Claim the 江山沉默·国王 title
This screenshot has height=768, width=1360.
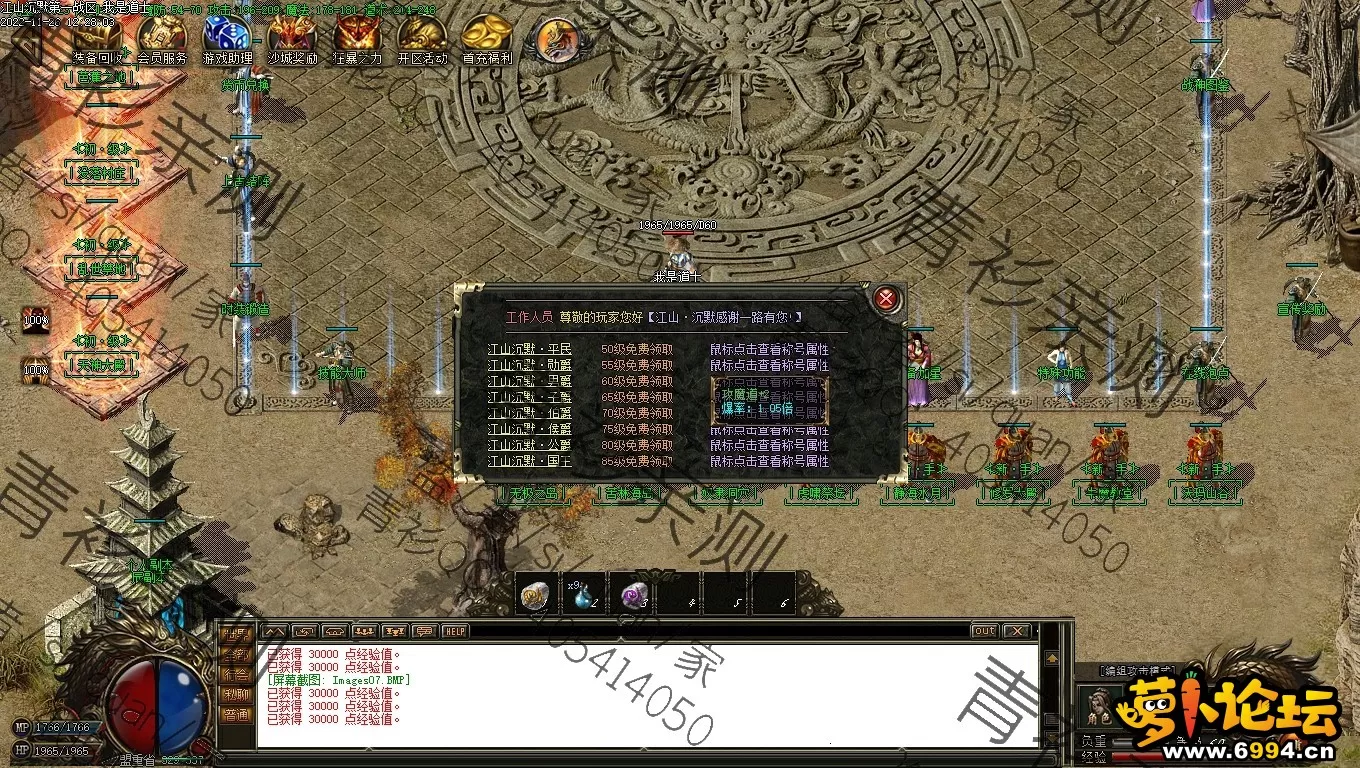coord(636,462)
